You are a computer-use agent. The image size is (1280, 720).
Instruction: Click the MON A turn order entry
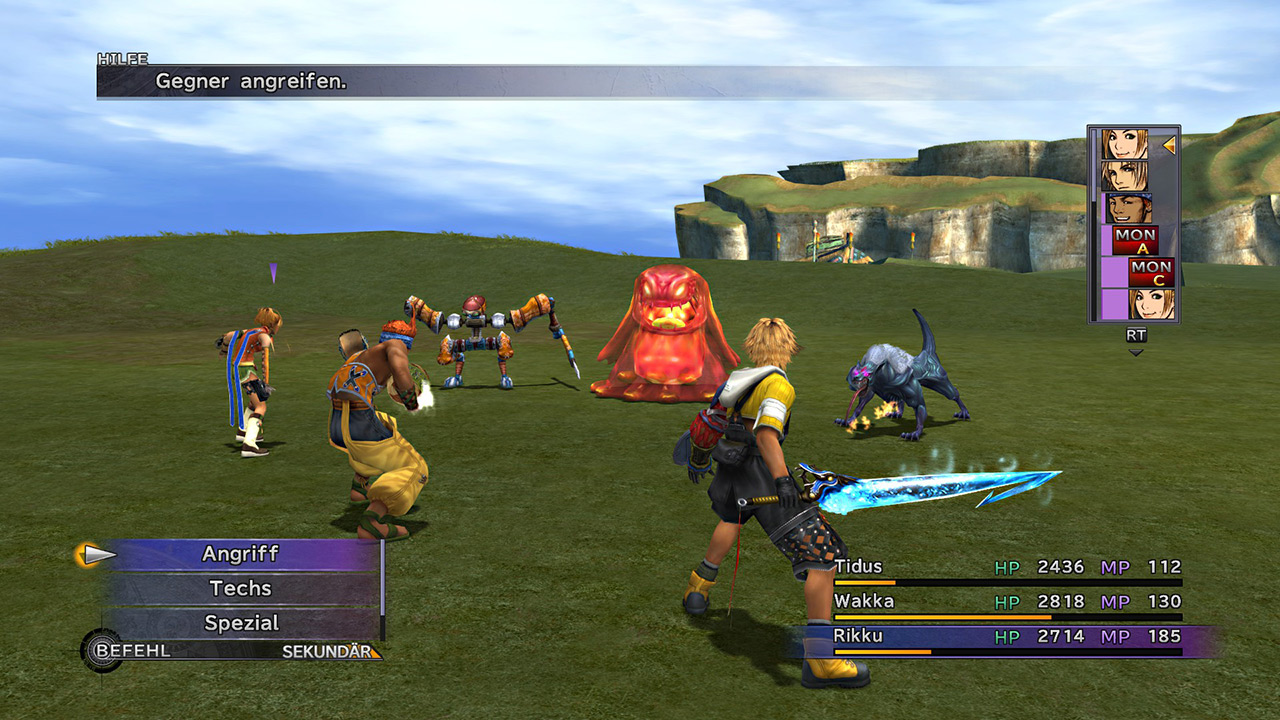point(1135,240)
